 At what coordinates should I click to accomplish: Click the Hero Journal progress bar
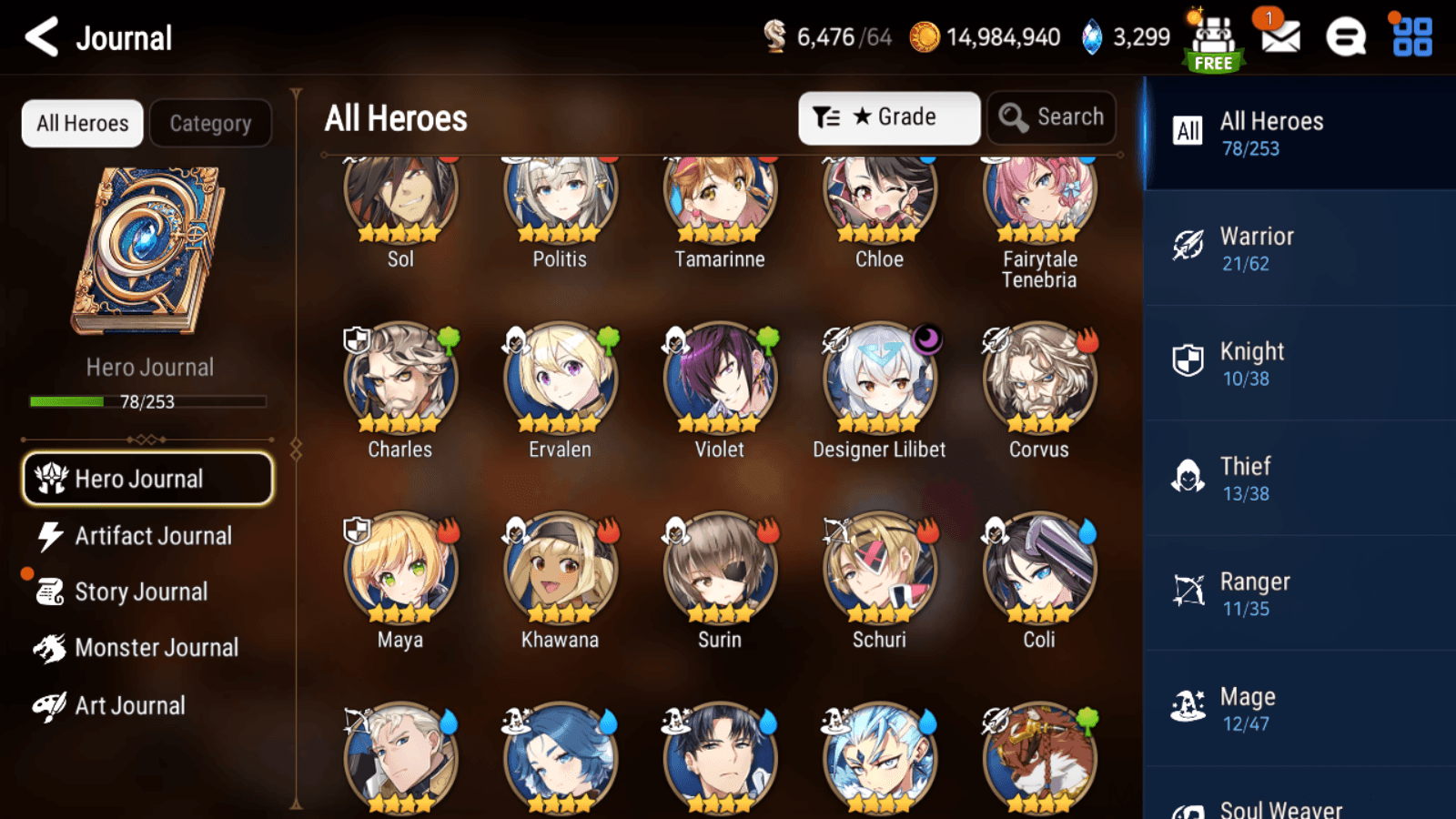coord(148,400)
